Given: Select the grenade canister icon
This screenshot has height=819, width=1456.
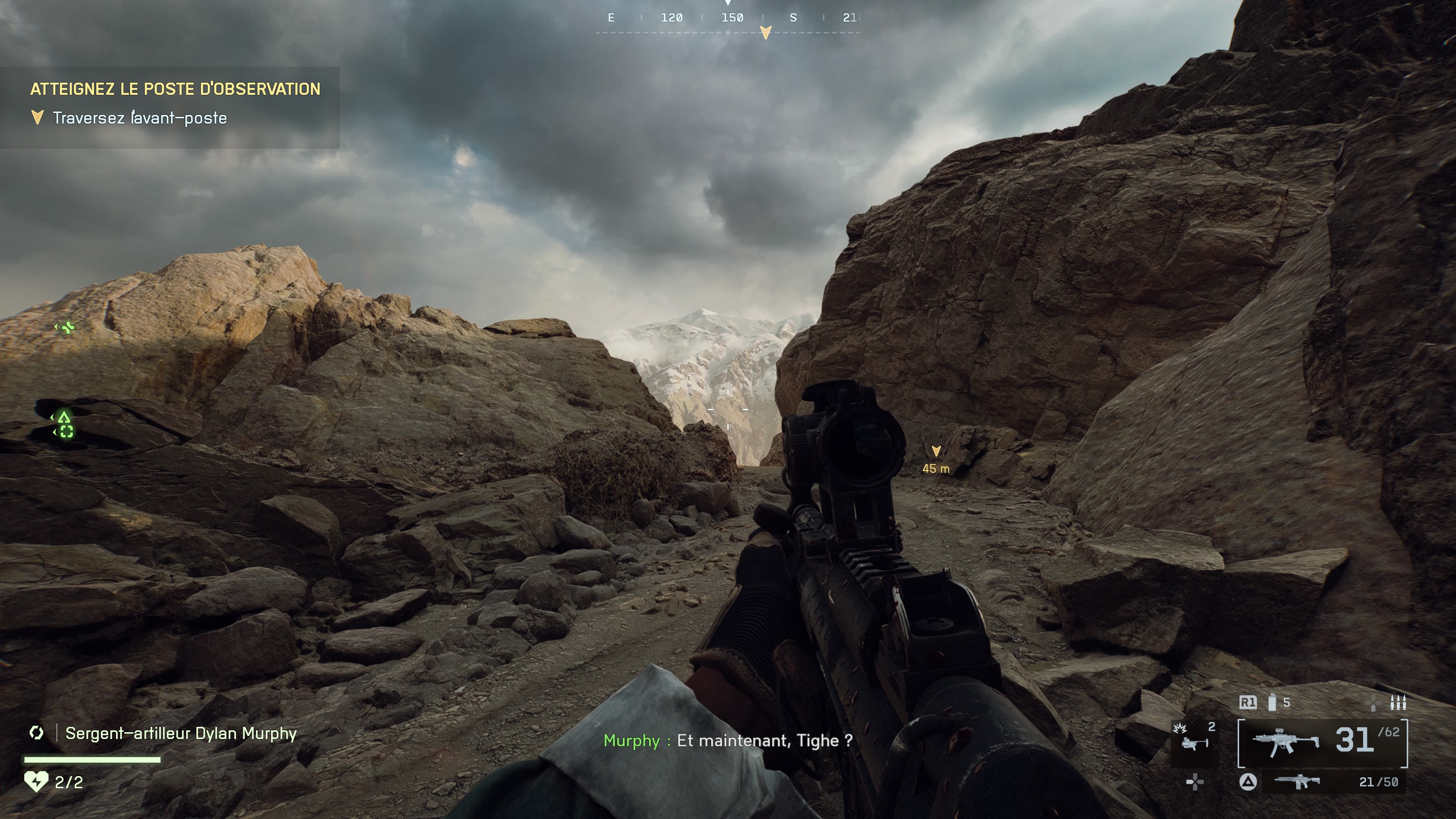Looking at the screenshot, I should pos(1272,702).
